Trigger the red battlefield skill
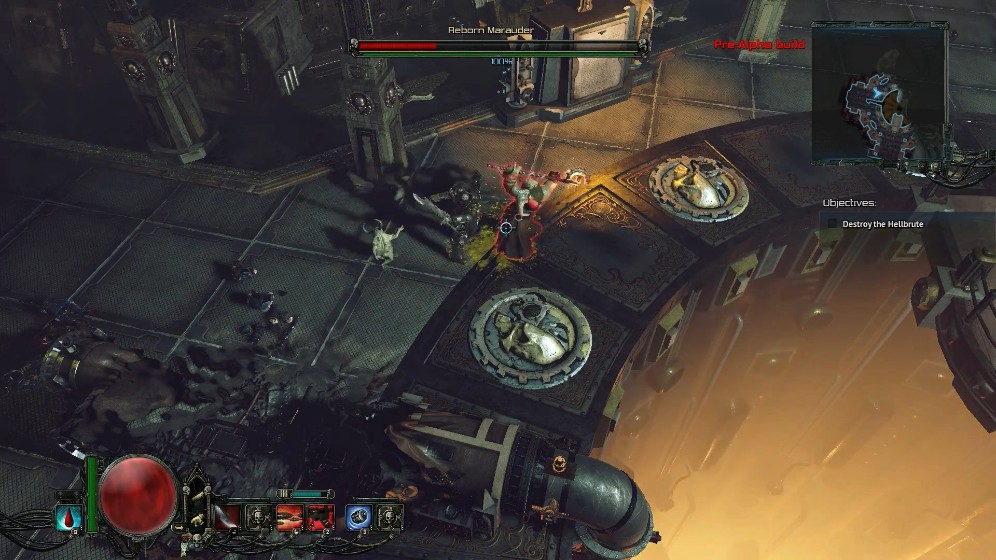Screen dimensions: 996x560 pyautogui.click(x=291, y=517)
